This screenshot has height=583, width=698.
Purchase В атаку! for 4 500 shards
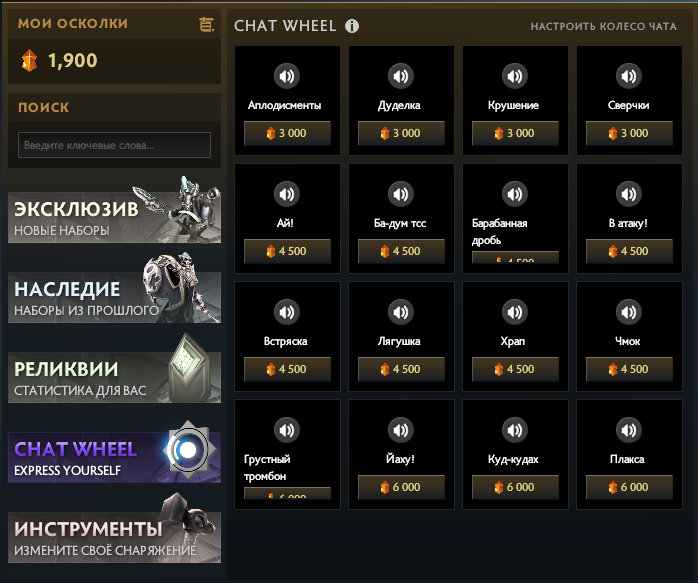pyautogui.click(x=629, y=251)
